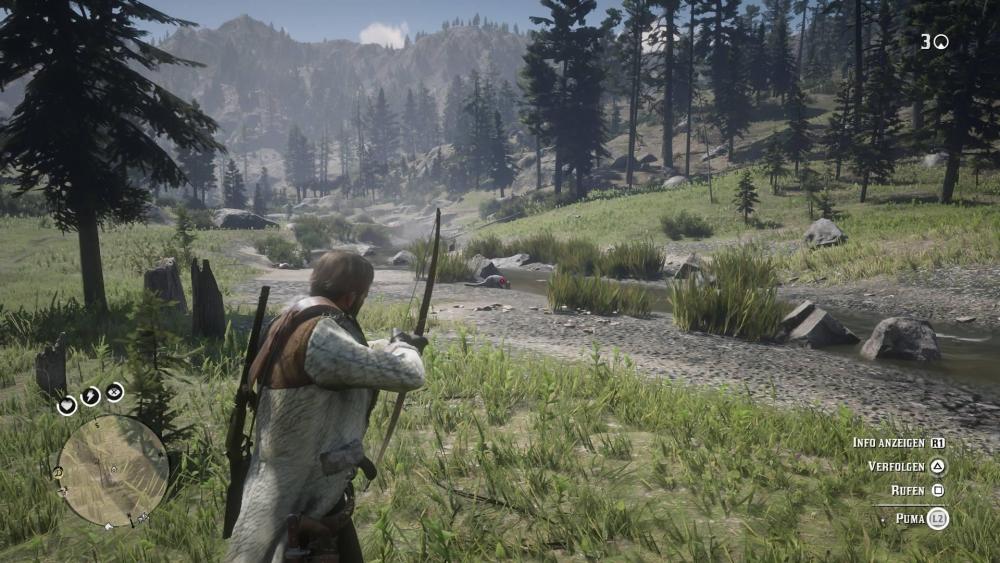Click the yellow marker on the minimap's edge
The width and height of the screenshot is (1000, 563).
tap(58, 471)
